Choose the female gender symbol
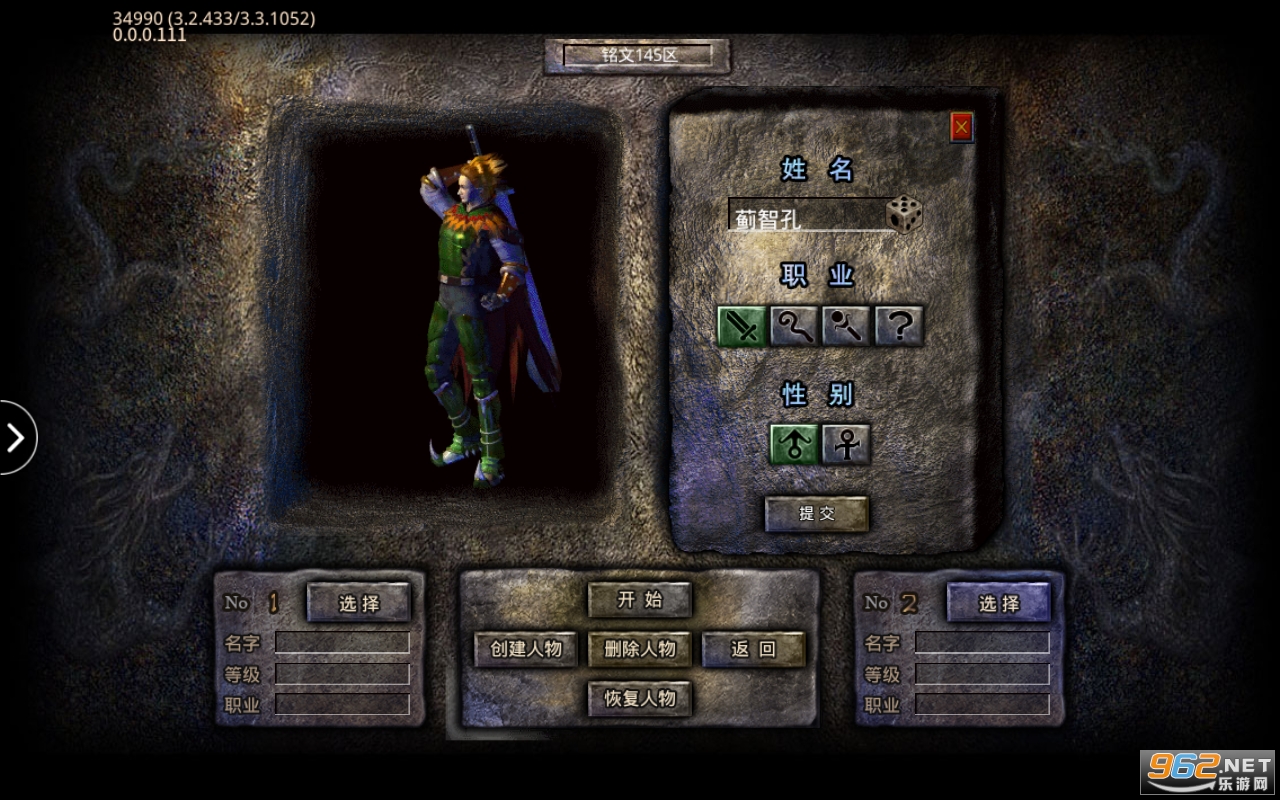 pos(846,444)
